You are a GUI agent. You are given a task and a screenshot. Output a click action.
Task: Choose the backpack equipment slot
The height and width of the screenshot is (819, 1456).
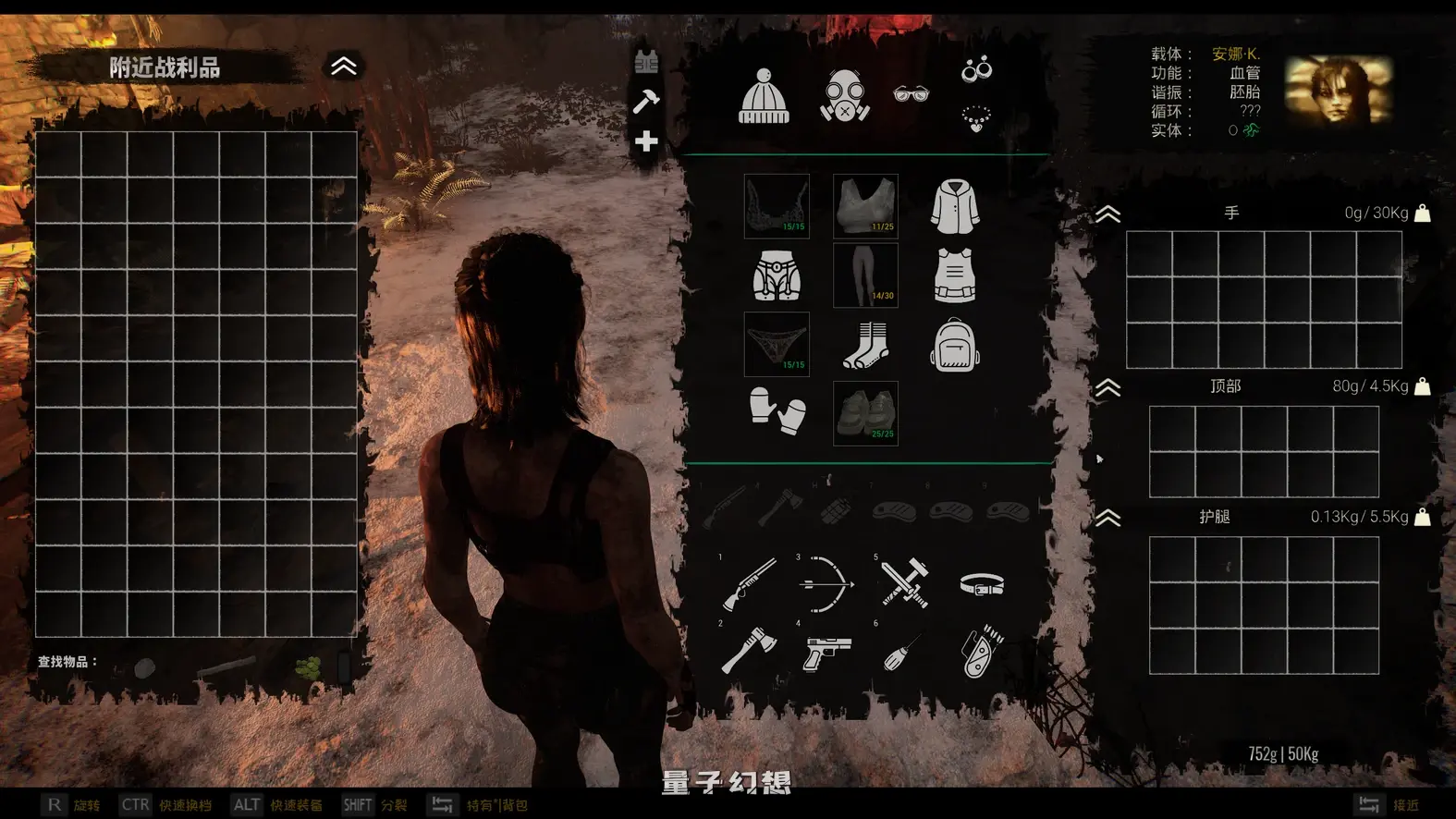coord(954,345)
